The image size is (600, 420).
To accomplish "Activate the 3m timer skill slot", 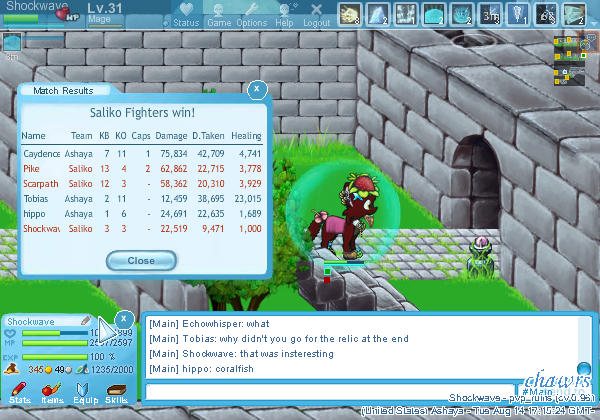I will pos(490,13).
